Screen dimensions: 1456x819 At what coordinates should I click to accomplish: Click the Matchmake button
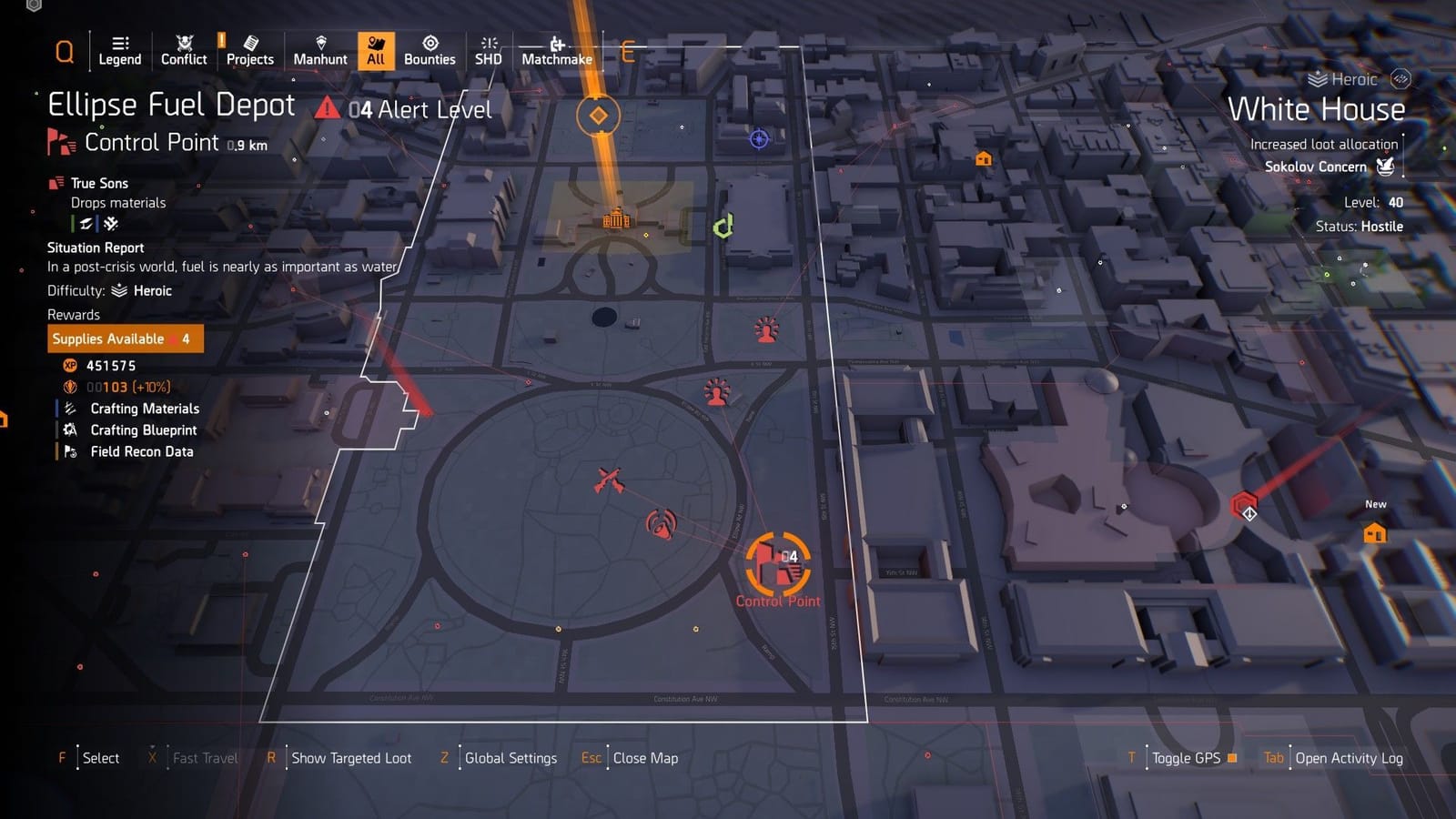pyautogui.click(x=555, y=50)
